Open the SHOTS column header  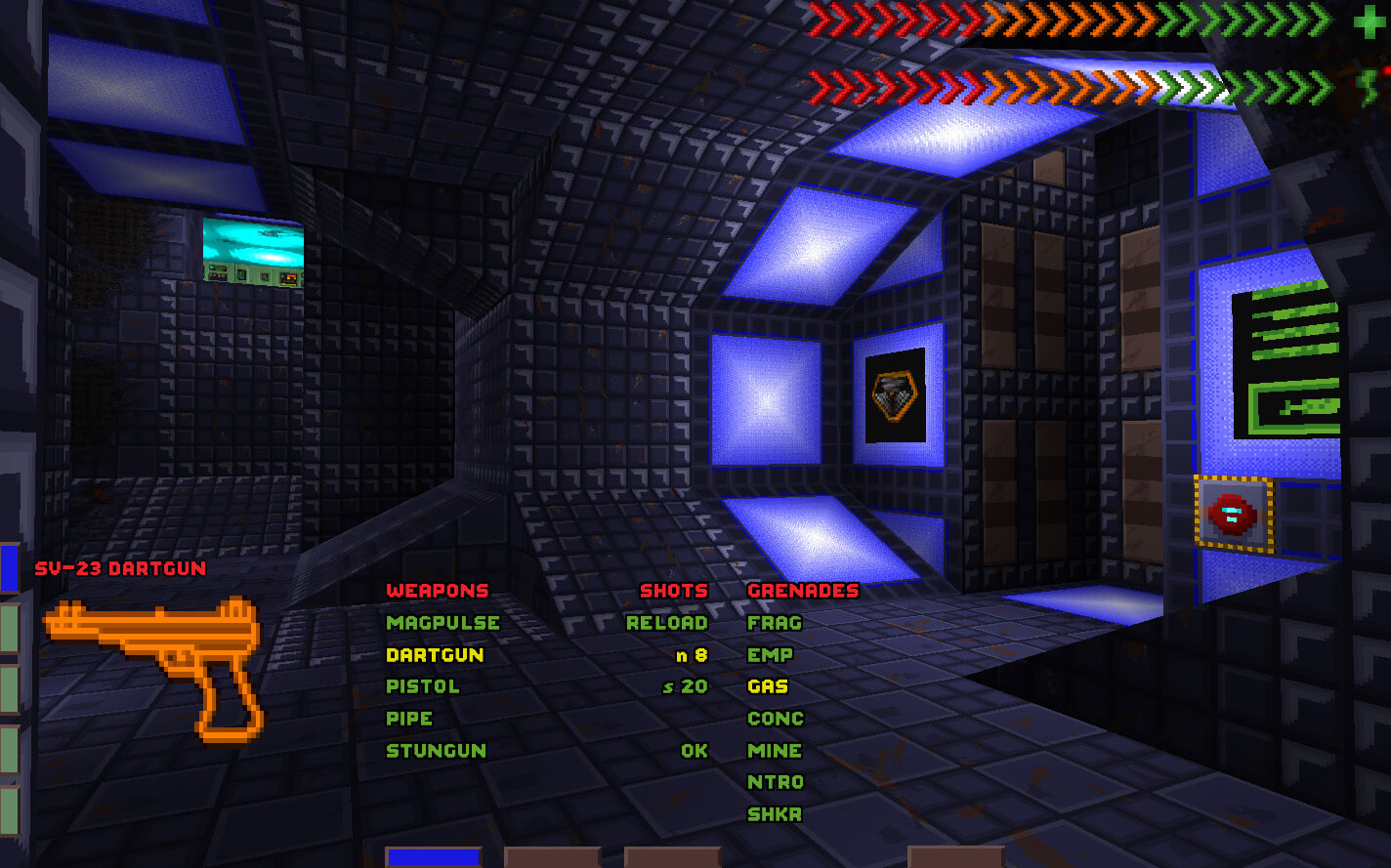pyautogui.click(x=674, y=591)
